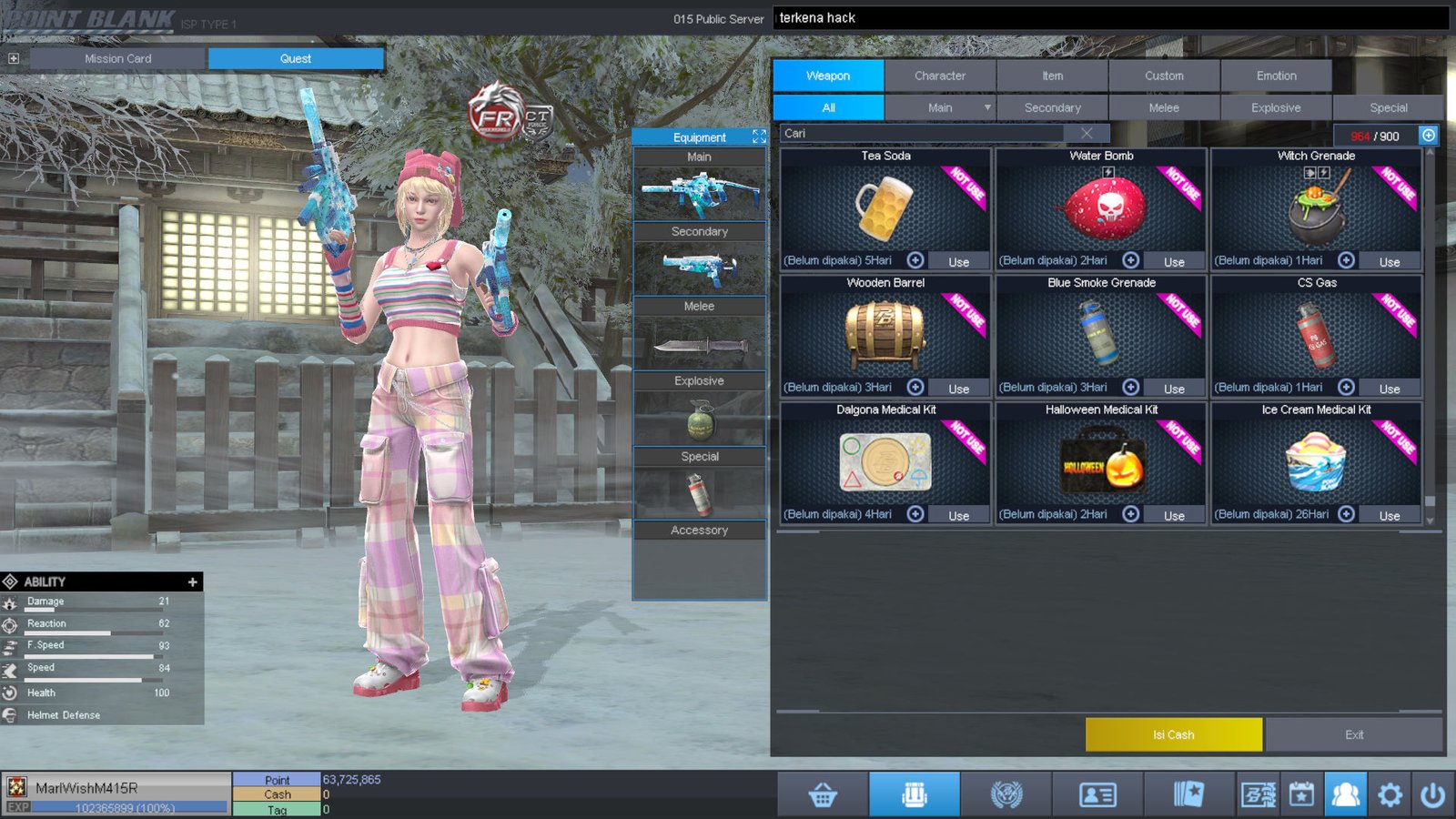Screen dimensions: 1456x819
Task: Open the shop basket icon
Action: click(x=823, y=794)
